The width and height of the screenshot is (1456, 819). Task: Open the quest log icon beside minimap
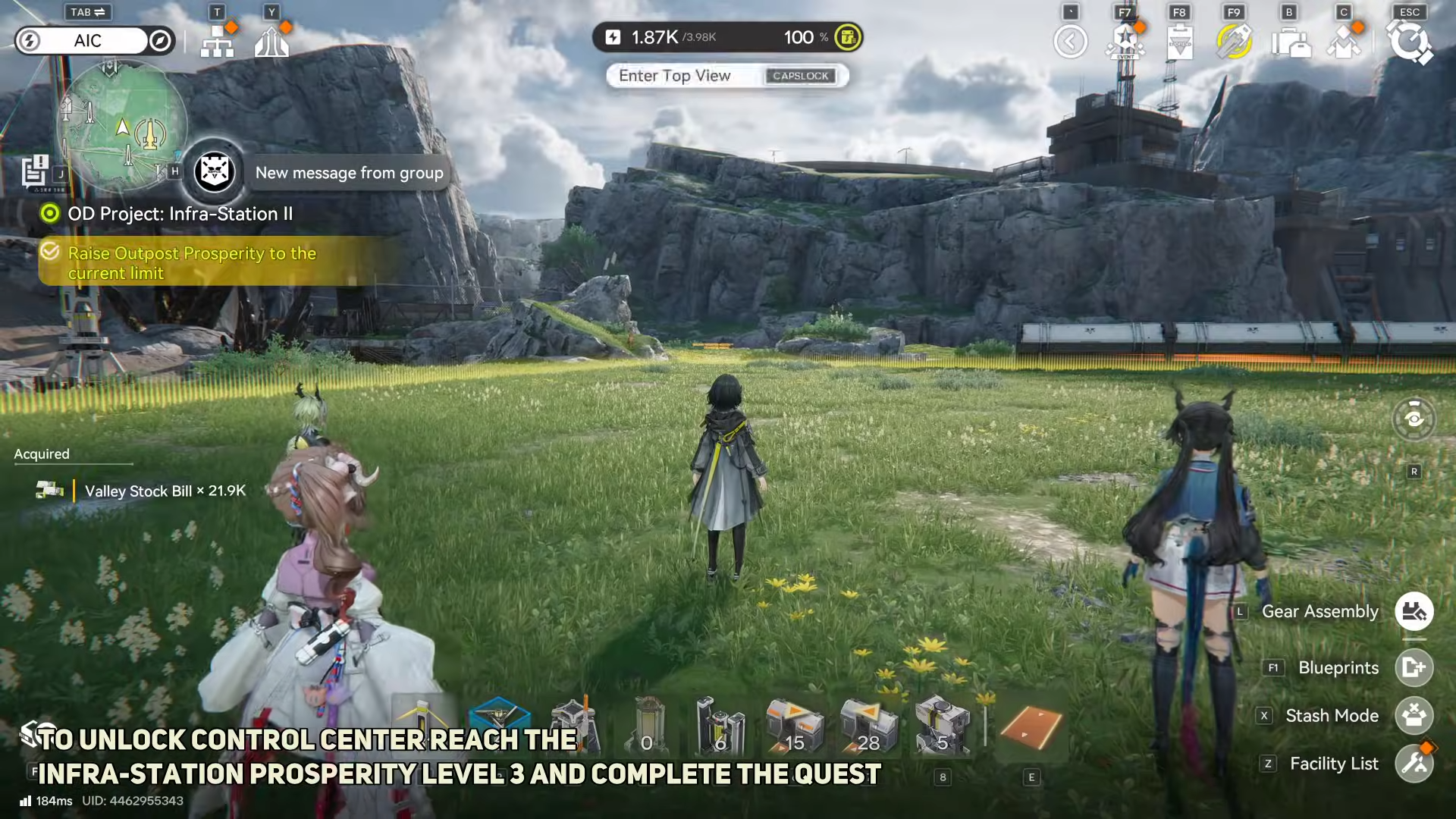(35, 171)
